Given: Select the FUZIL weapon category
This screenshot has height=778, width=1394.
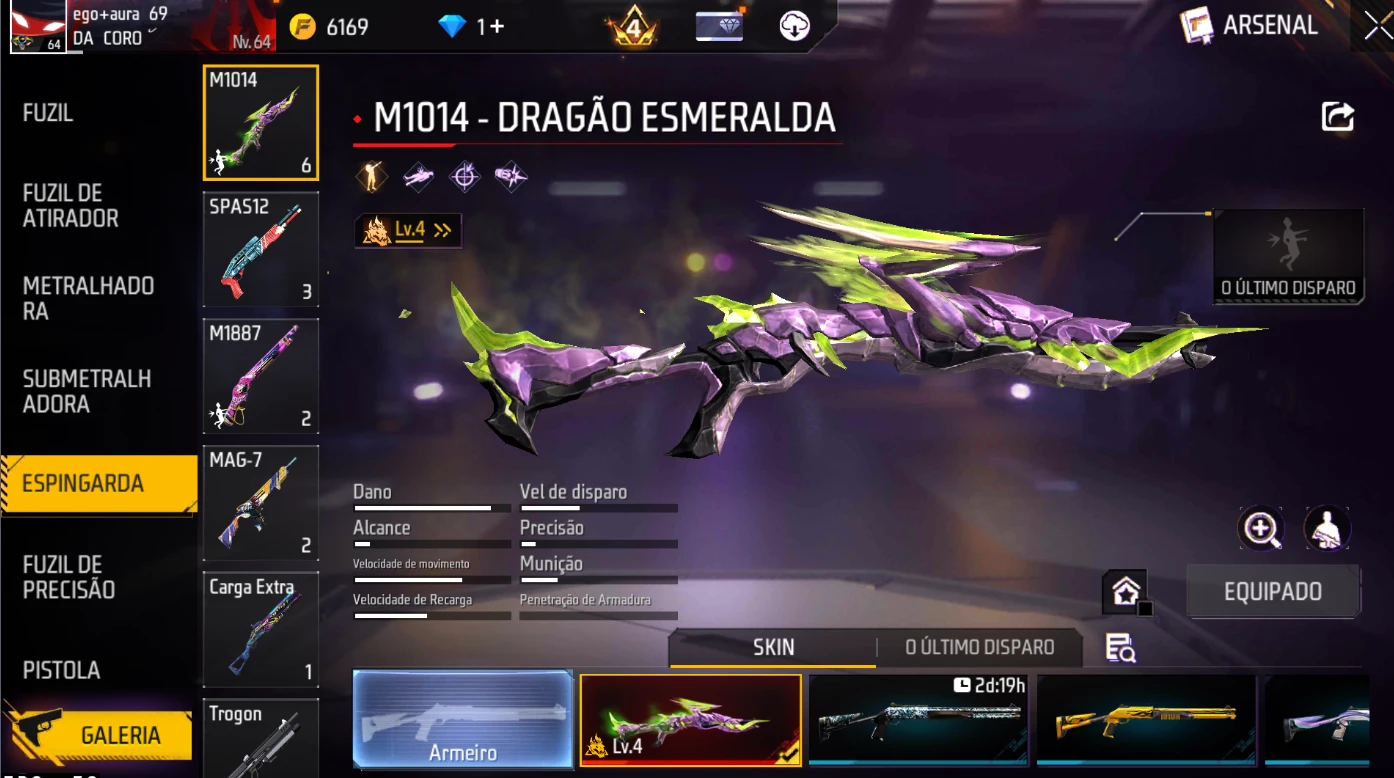Looking at the screenshot, I should point(48,114).
